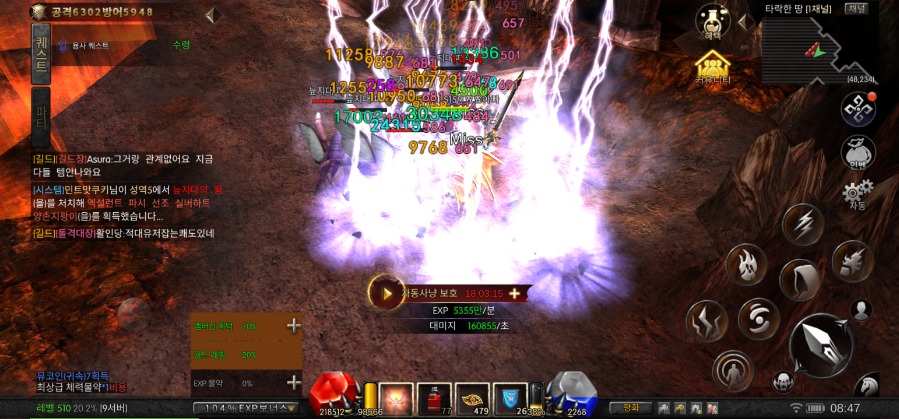Click the 채널 channel button
Image resolution: width=899 pixels, height=419 pixels.
pyautogui.click(x=857, y=8)
